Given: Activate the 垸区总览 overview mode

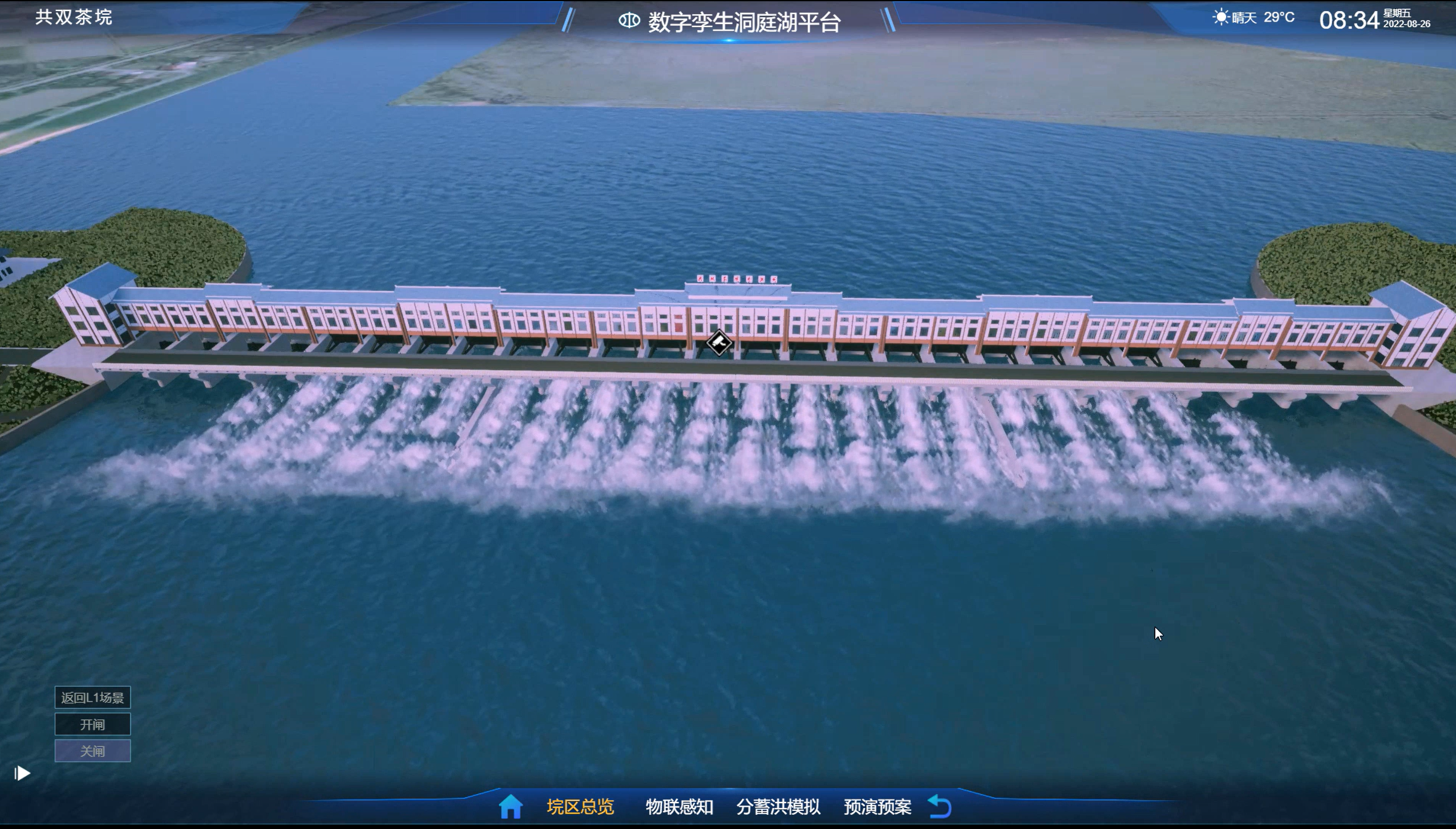Looking at the screenshot, I should coord(581,806).
